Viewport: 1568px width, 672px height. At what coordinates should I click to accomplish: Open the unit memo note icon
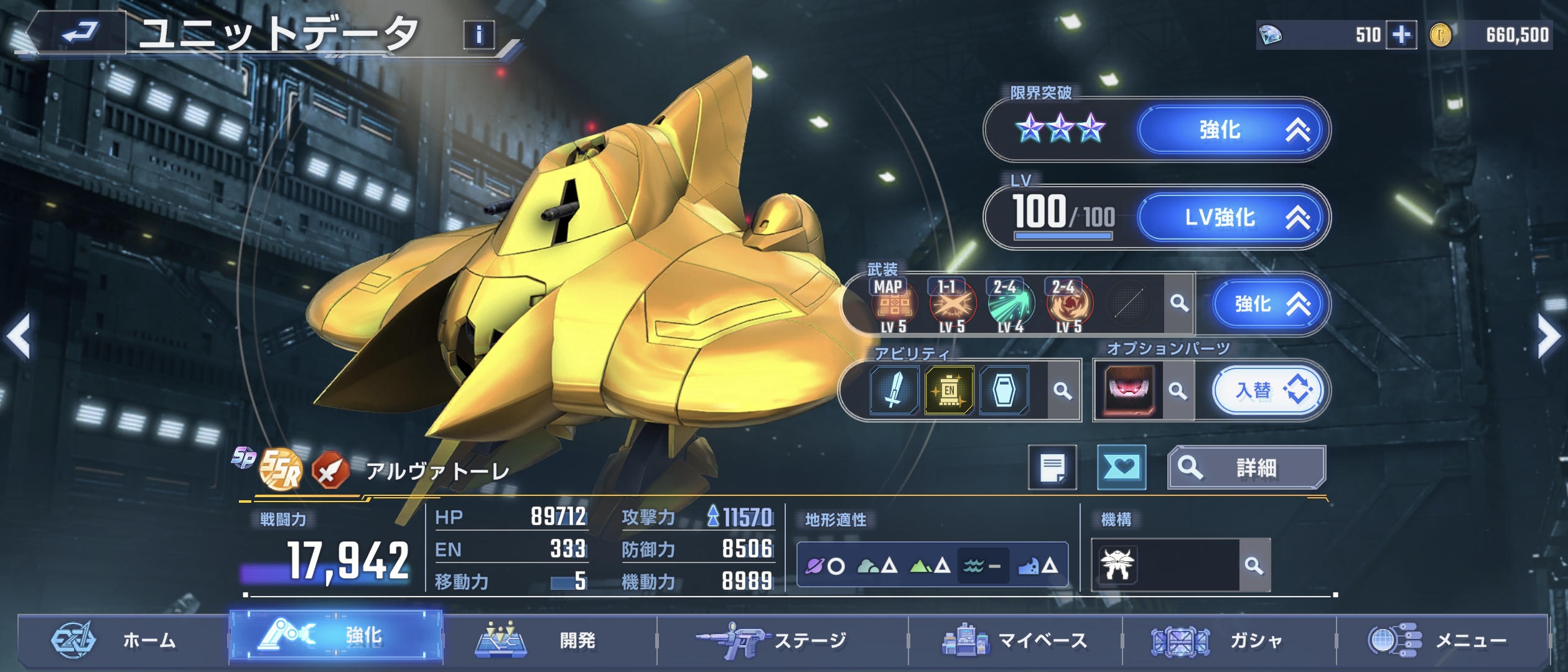tap(1052, 467)
